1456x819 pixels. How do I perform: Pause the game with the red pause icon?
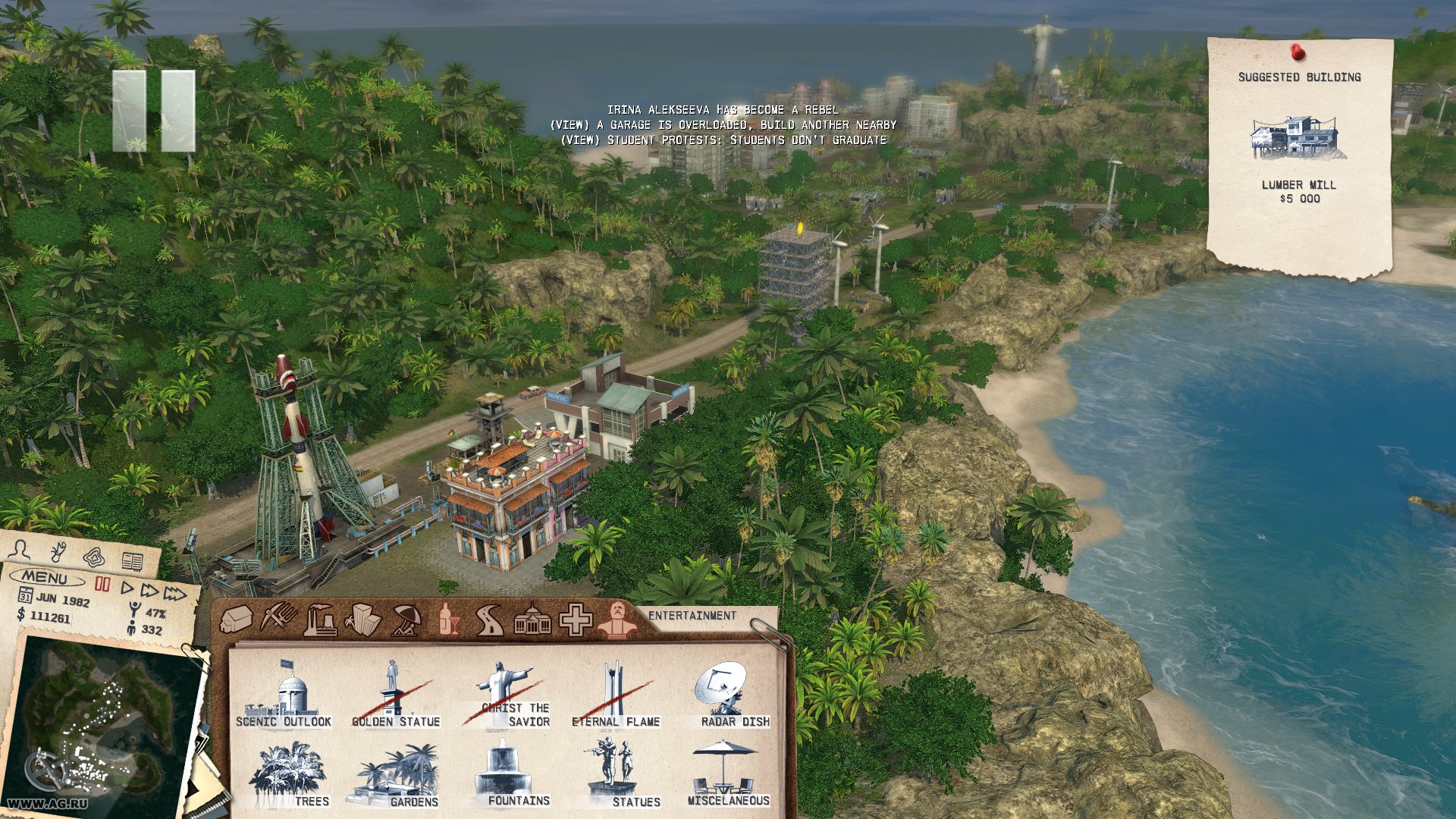click(x=102, y=584)
